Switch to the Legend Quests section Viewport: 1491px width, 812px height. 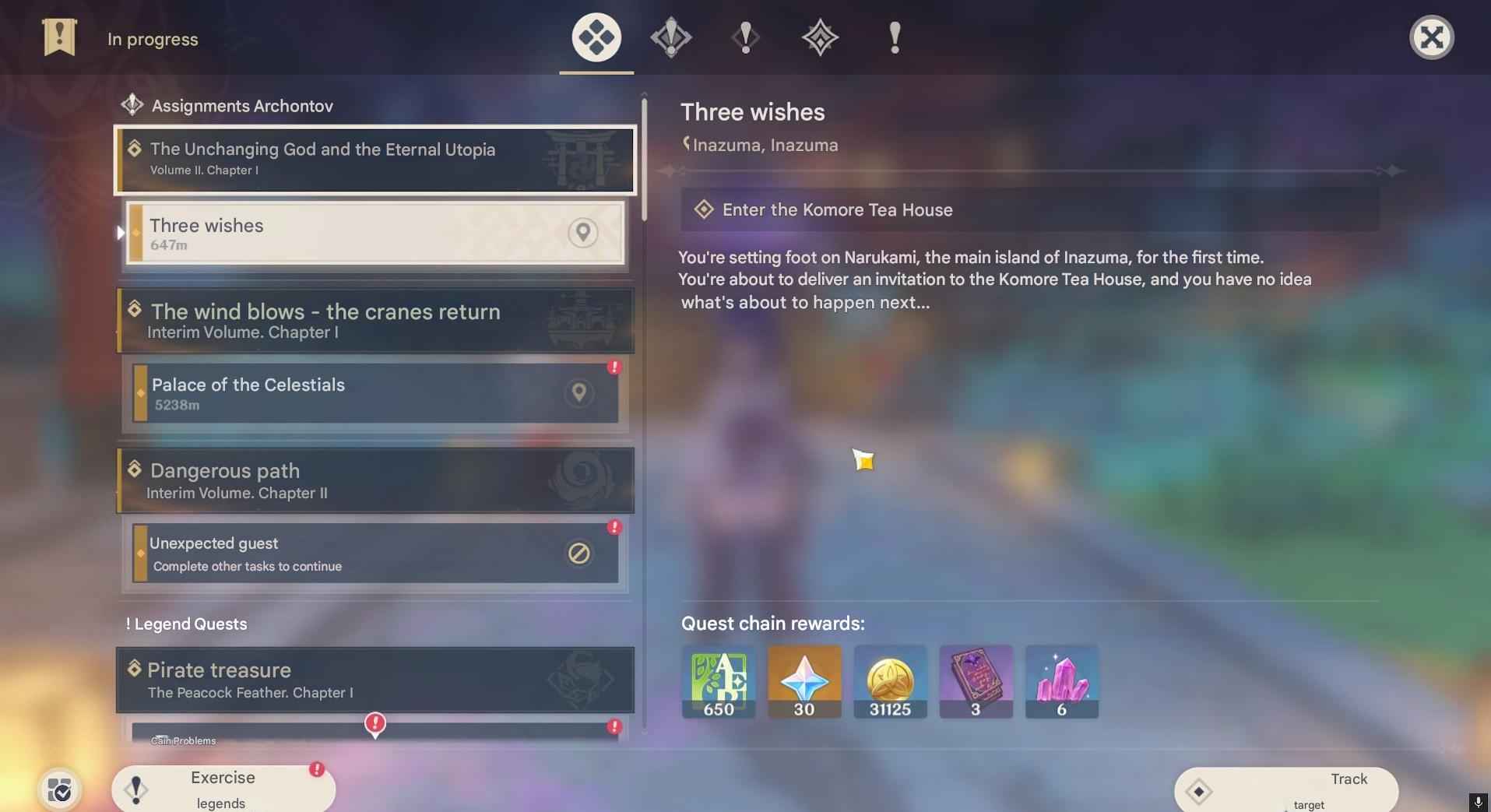pyautogui.click(x=186, y=624)
